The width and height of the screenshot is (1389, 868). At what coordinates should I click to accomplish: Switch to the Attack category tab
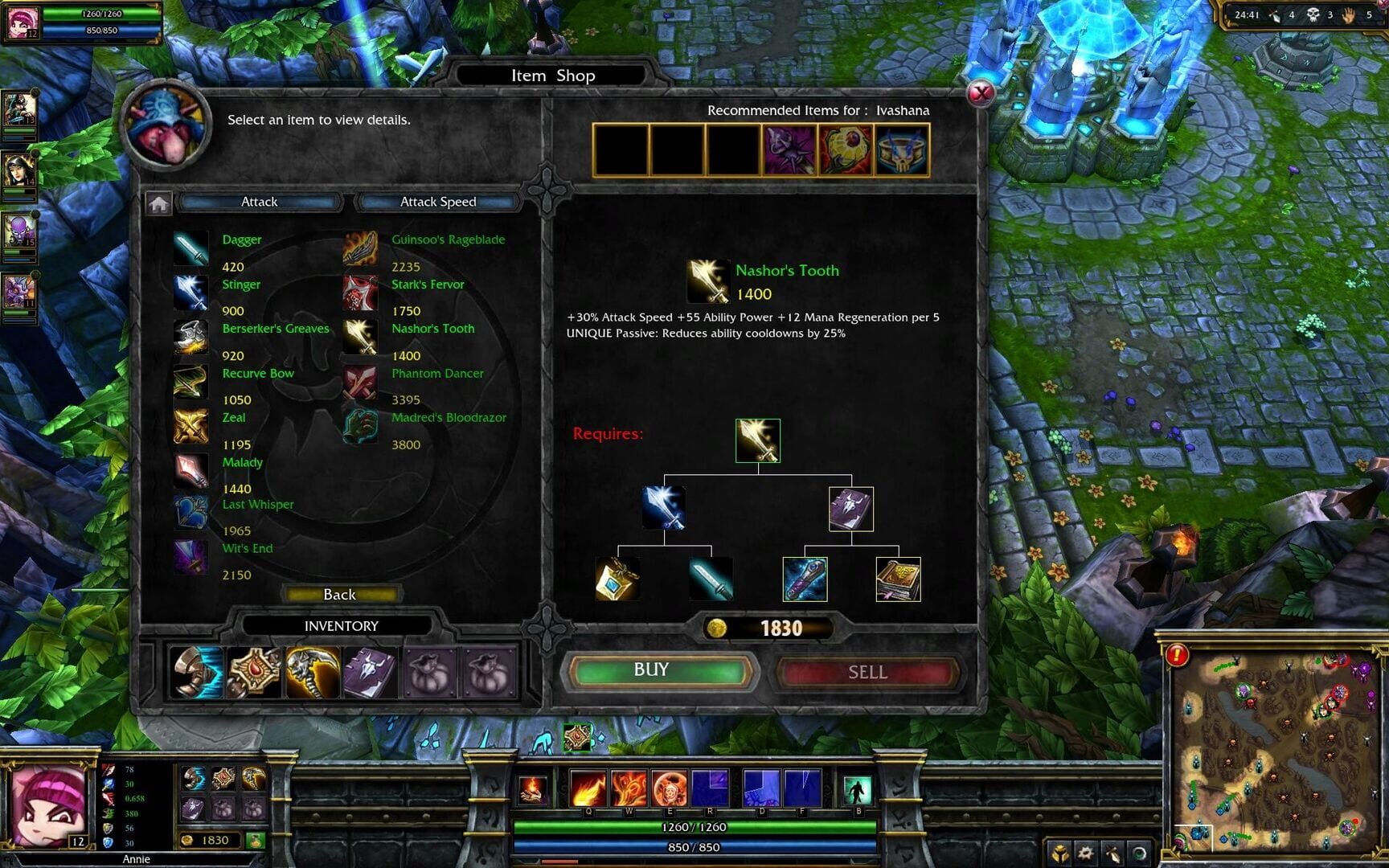[x=259, y=202]
